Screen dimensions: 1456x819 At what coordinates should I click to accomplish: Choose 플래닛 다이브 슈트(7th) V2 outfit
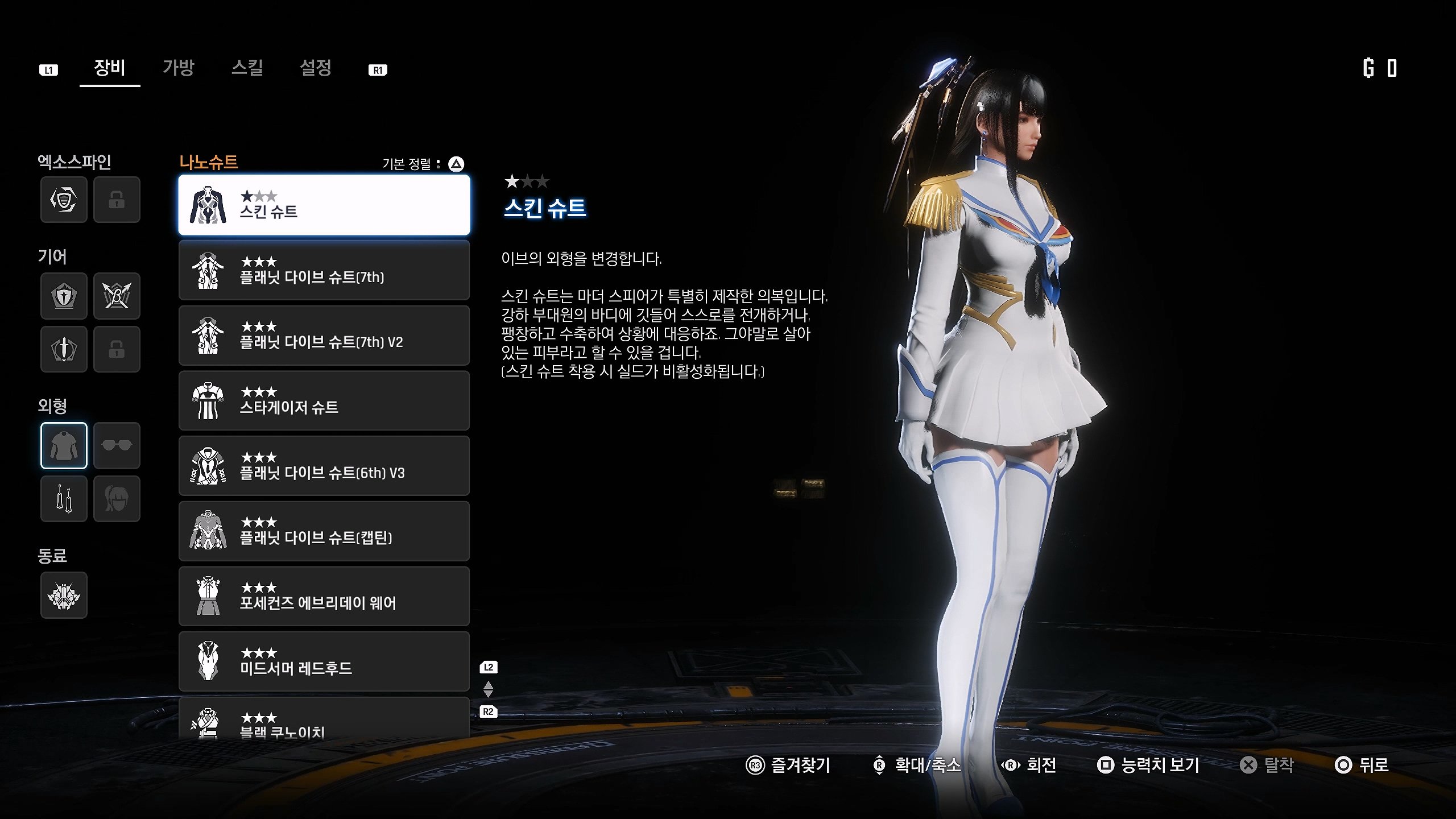tap(324, 336)
